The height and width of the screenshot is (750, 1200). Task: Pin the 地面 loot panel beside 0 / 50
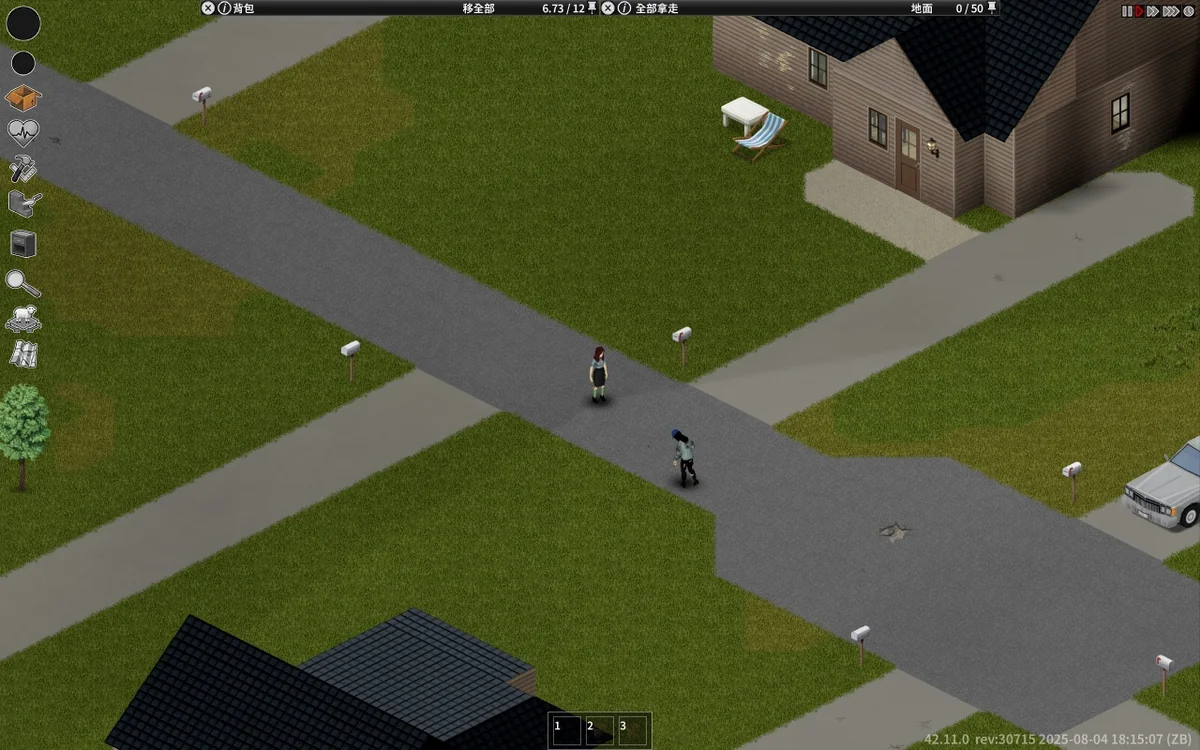(992, 8)
